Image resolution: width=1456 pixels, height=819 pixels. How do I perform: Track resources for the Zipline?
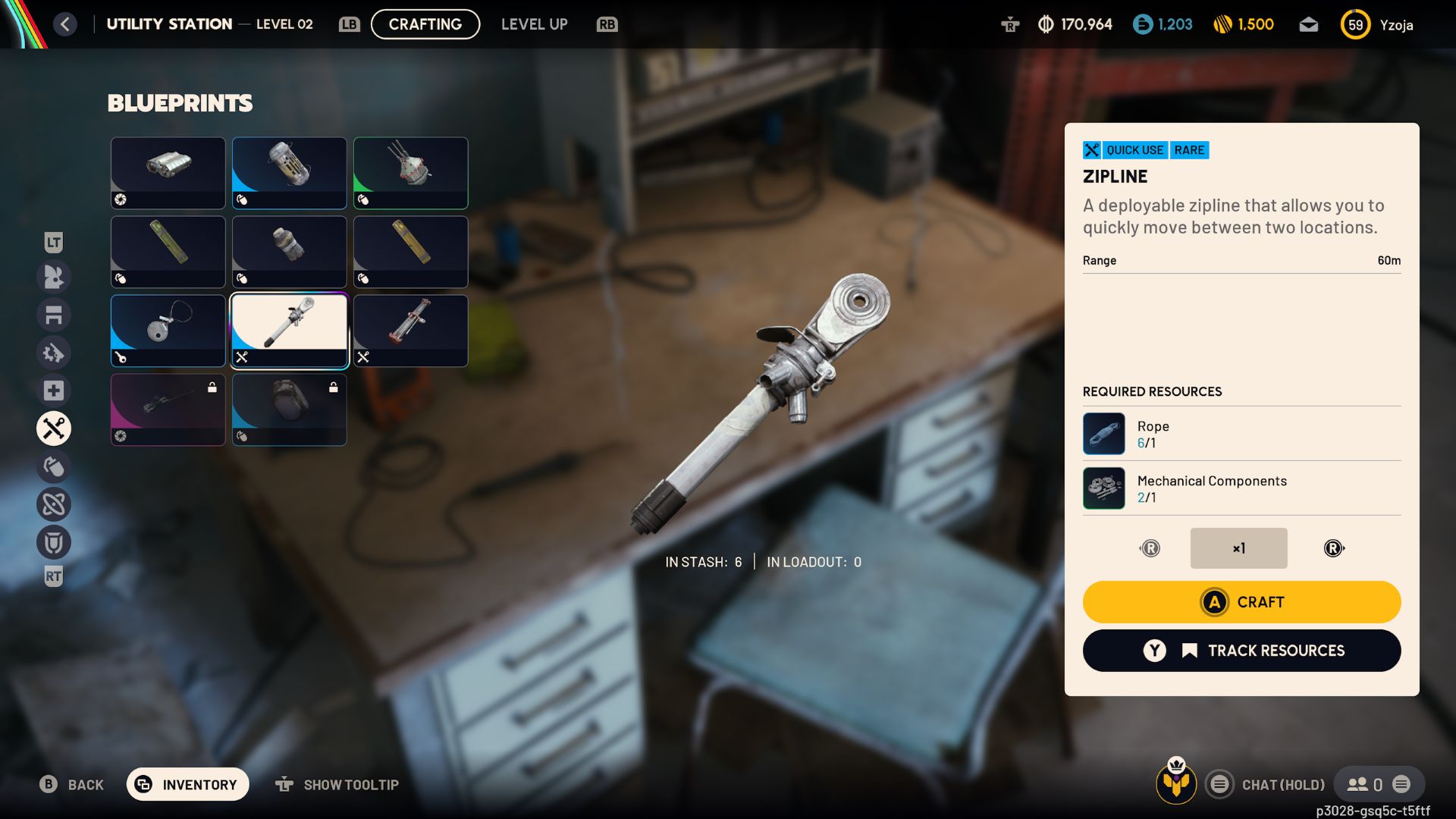(x=1241, y=651)
